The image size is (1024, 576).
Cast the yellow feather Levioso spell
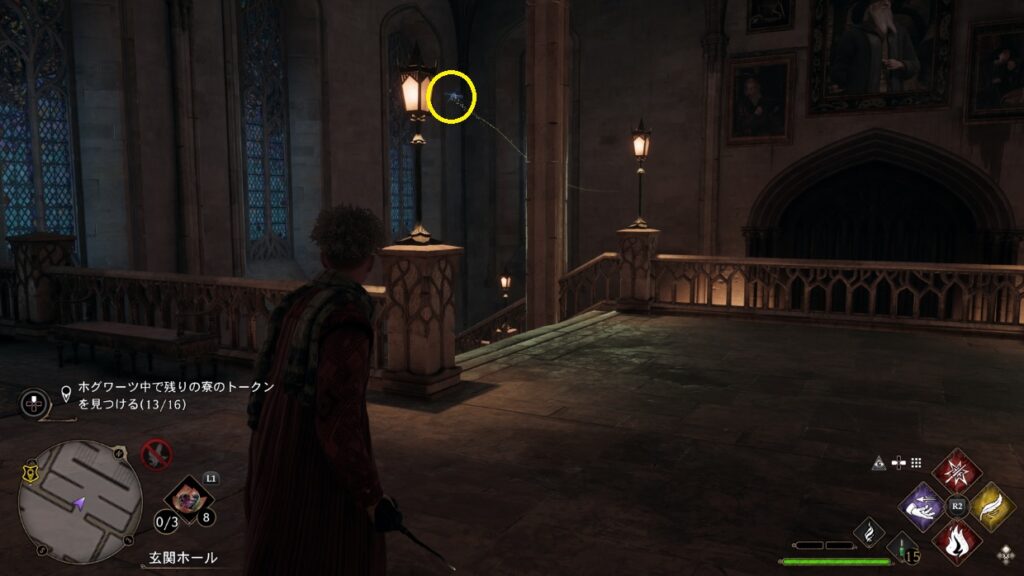pyautogui.click(x=992, y=507)
